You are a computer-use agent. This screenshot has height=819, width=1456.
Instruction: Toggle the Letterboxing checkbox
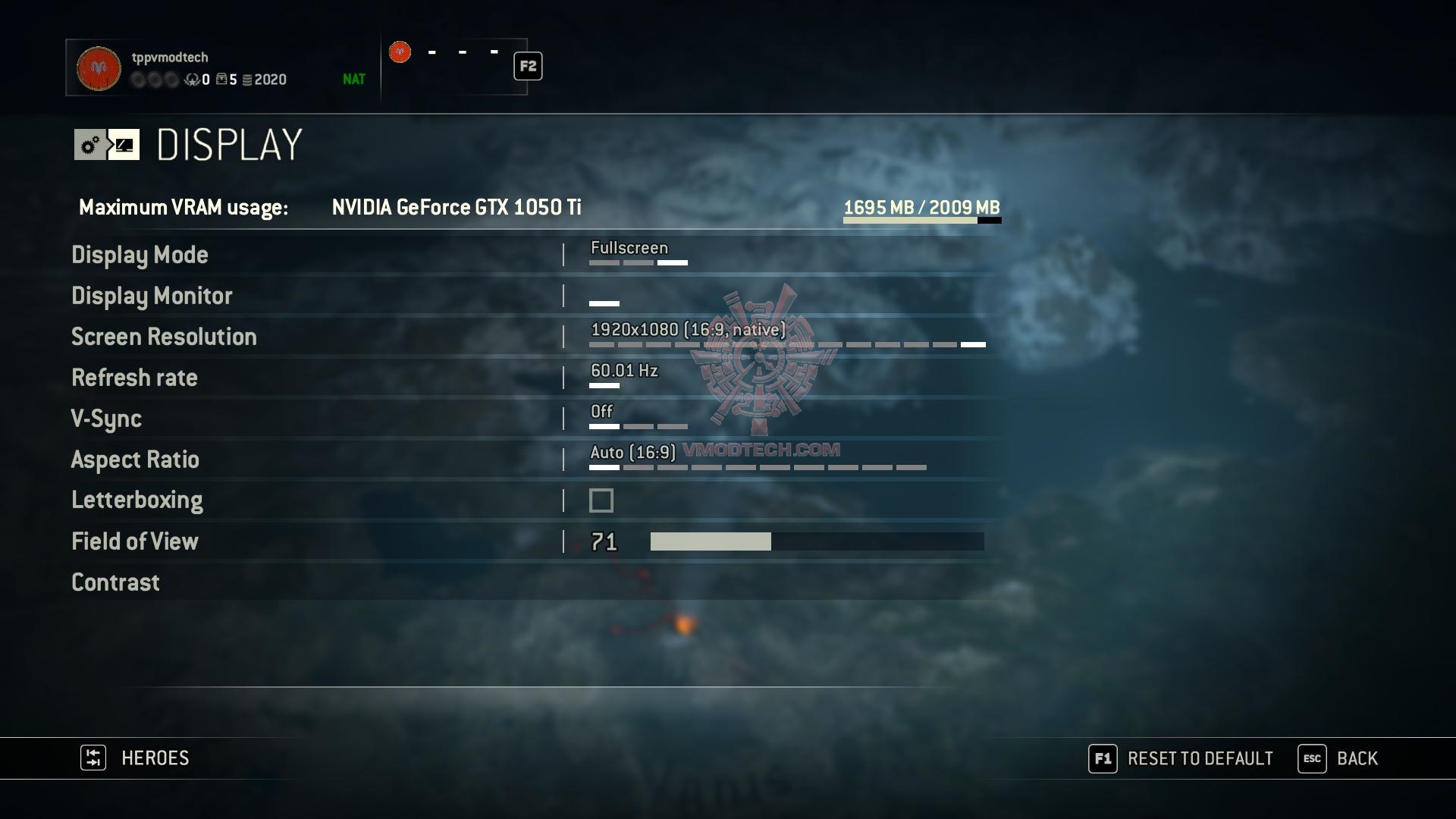(601, 500)
